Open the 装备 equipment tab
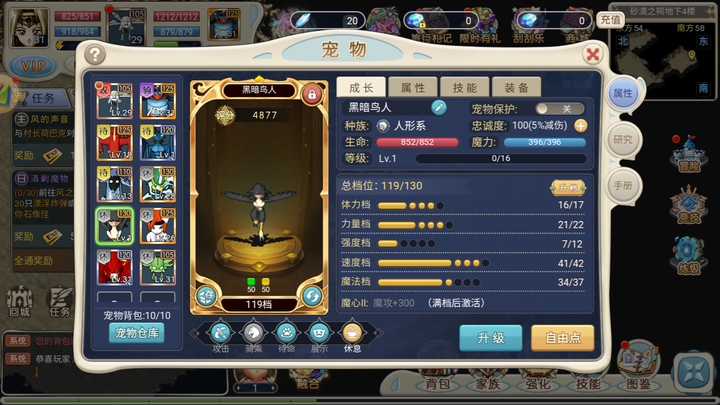 516,88
